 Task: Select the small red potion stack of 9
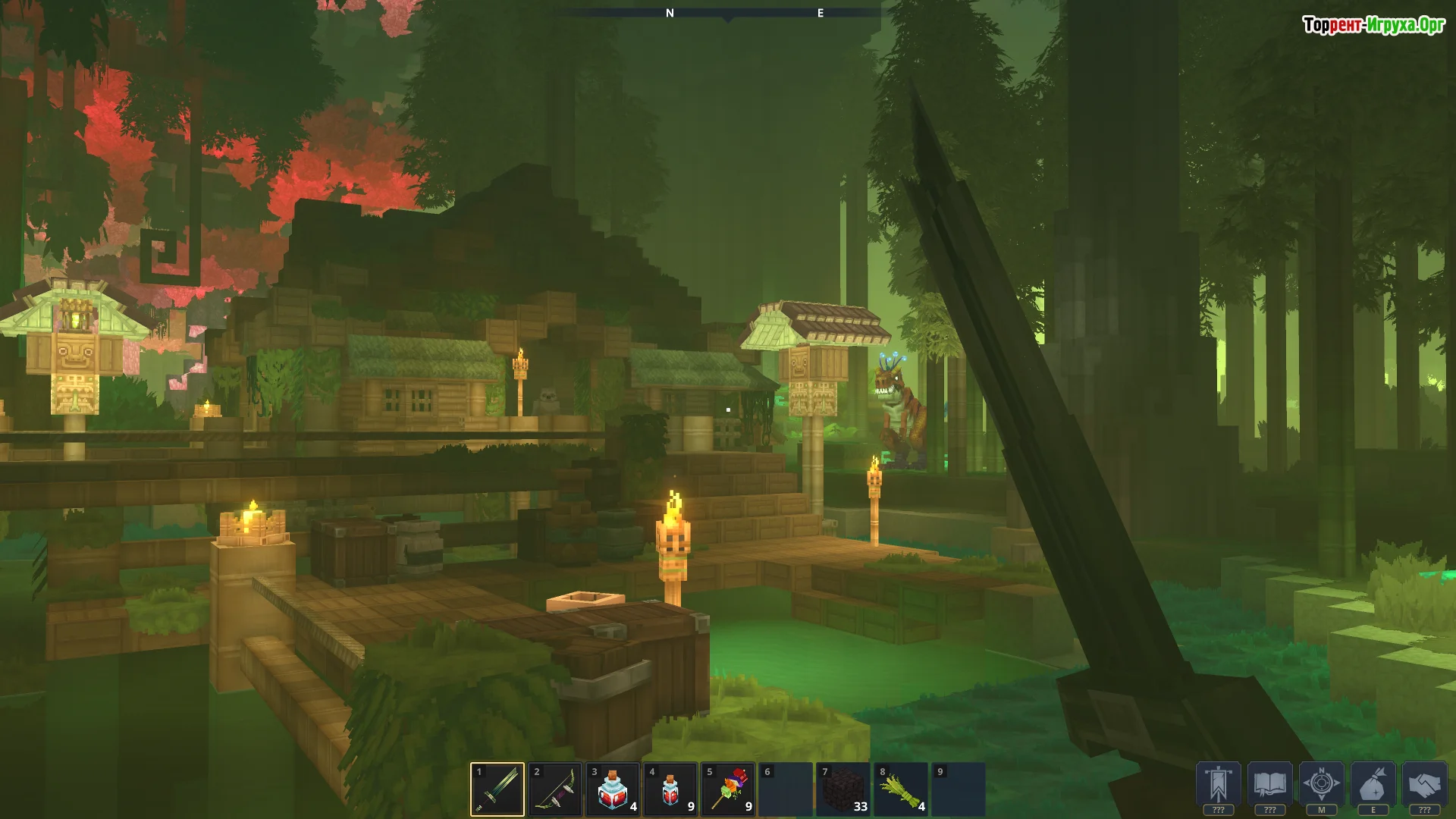click(670, 789)
